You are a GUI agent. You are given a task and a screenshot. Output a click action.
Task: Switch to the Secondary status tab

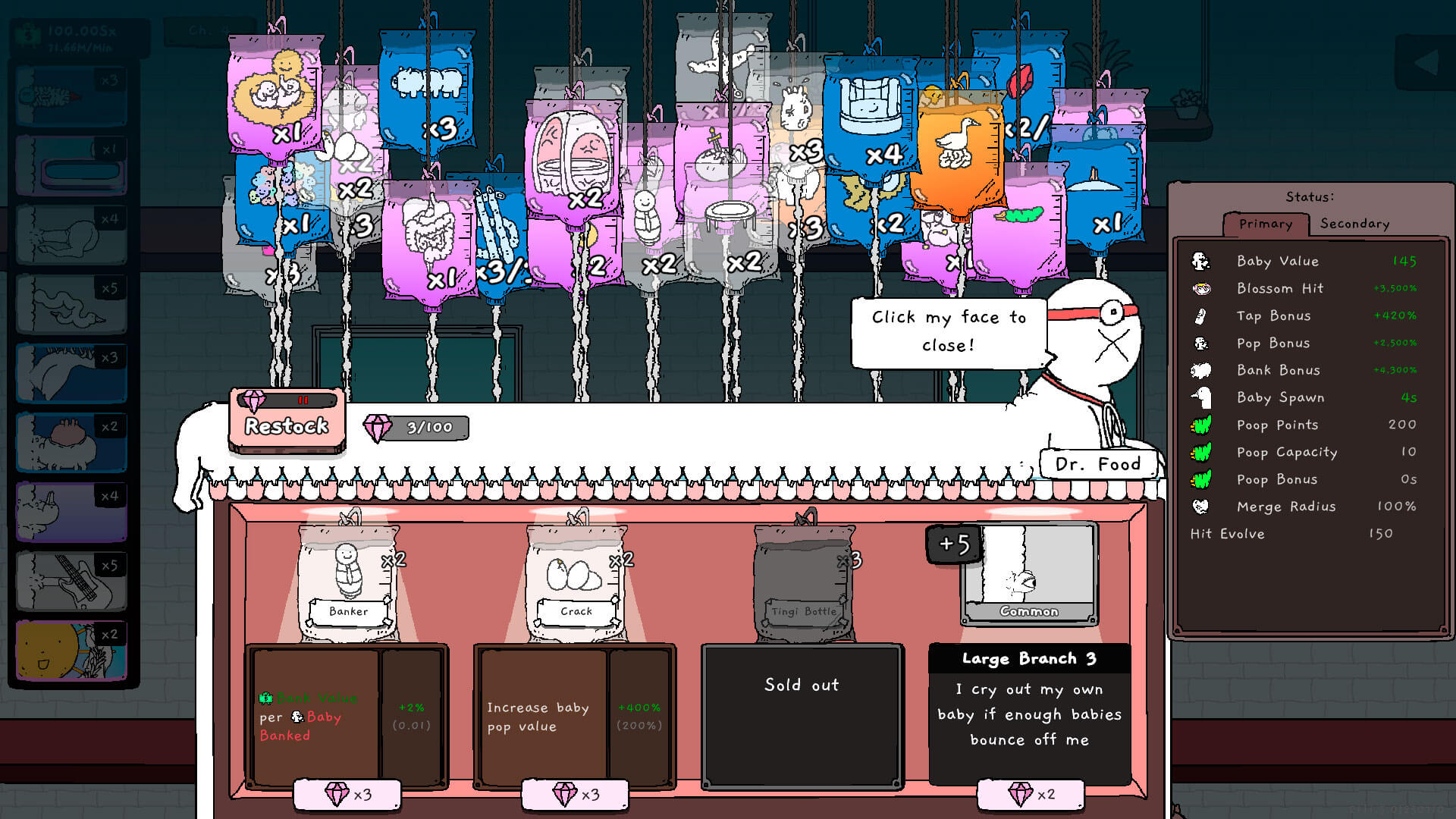point(1354,224)
